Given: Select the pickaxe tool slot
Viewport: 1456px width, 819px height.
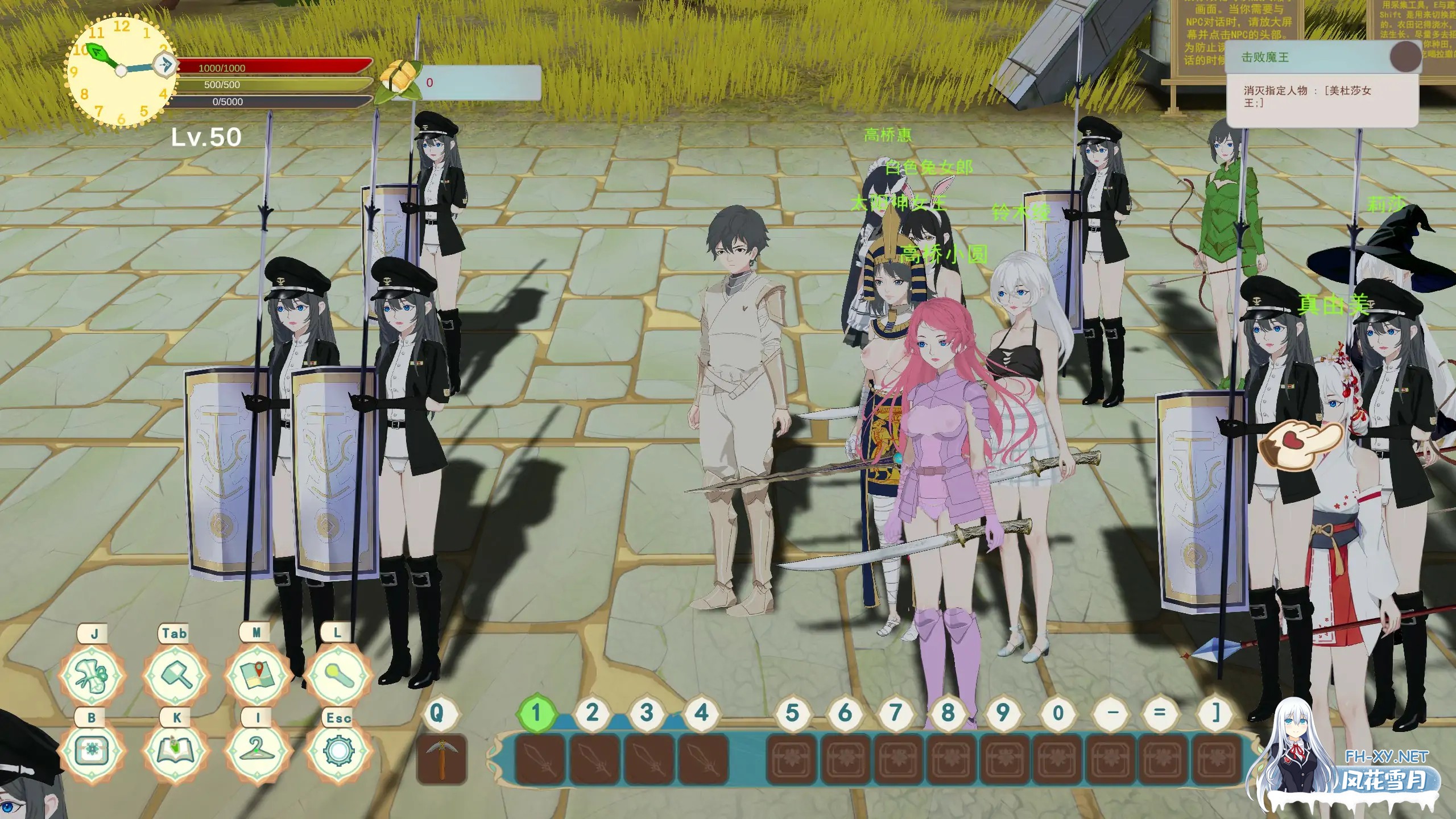Looking at the screenshot, I should [x=441, y=759].
